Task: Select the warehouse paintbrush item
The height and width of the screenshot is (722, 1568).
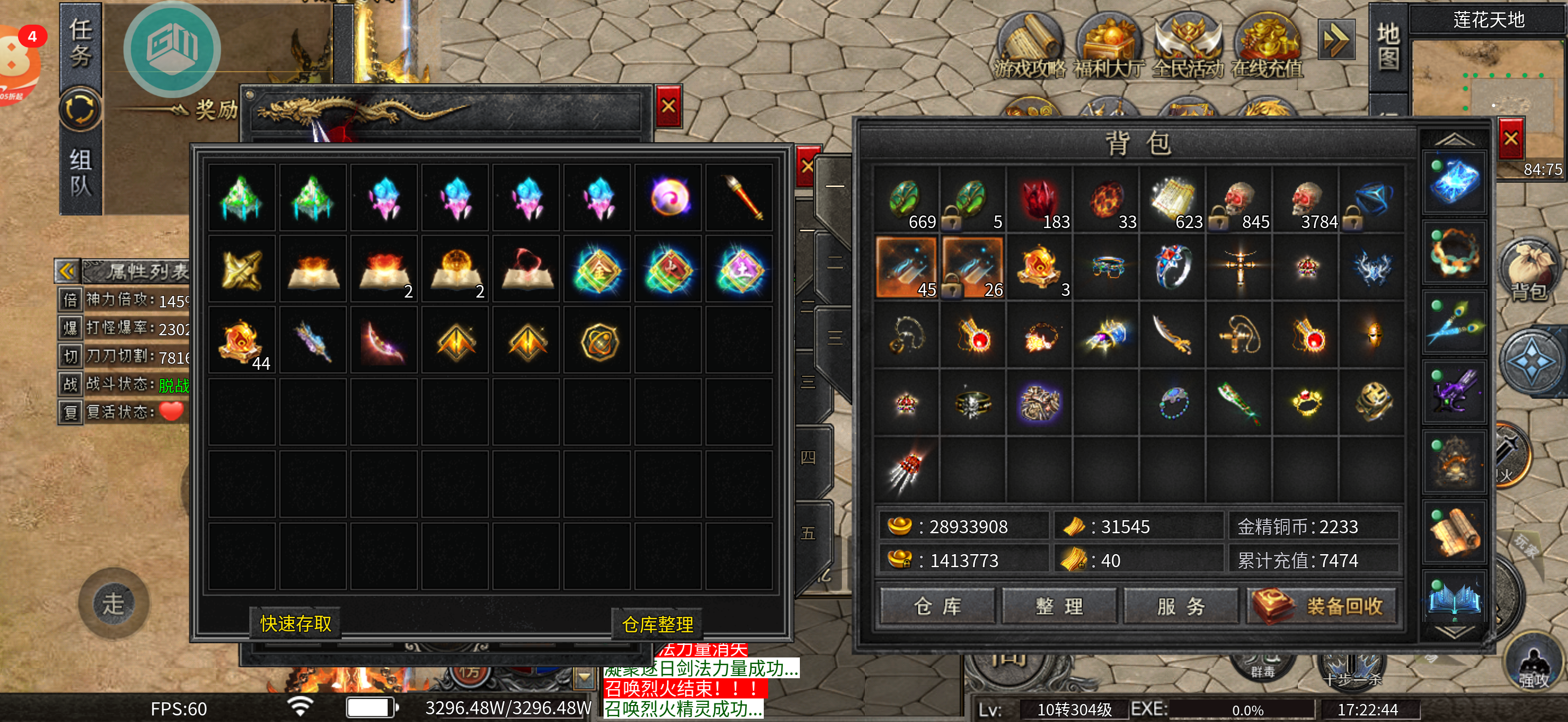Action: 740,197
